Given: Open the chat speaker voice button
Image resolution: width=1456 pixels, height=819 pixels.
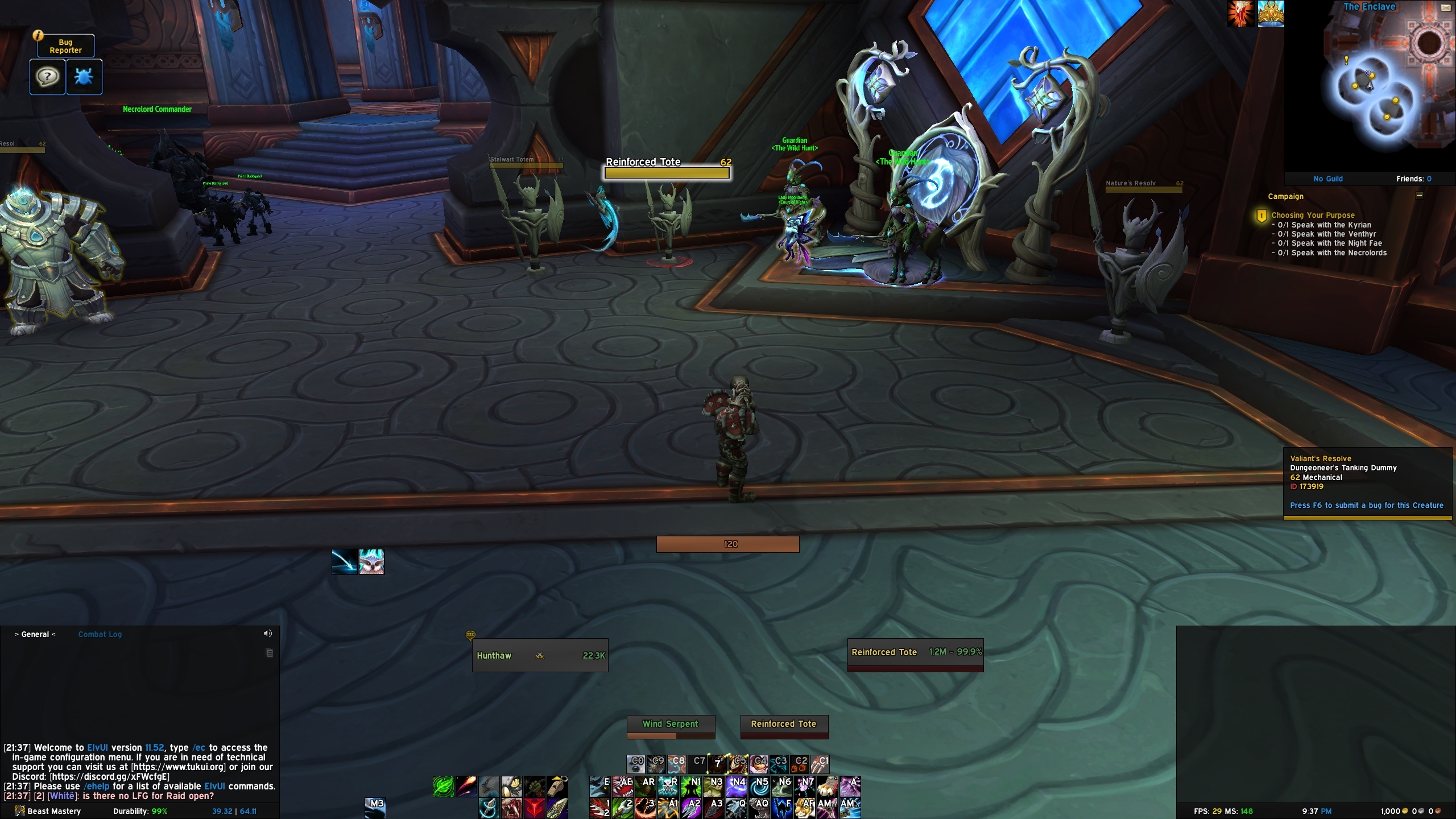Looking at the screenshot, I should click(x=267, y=634).
